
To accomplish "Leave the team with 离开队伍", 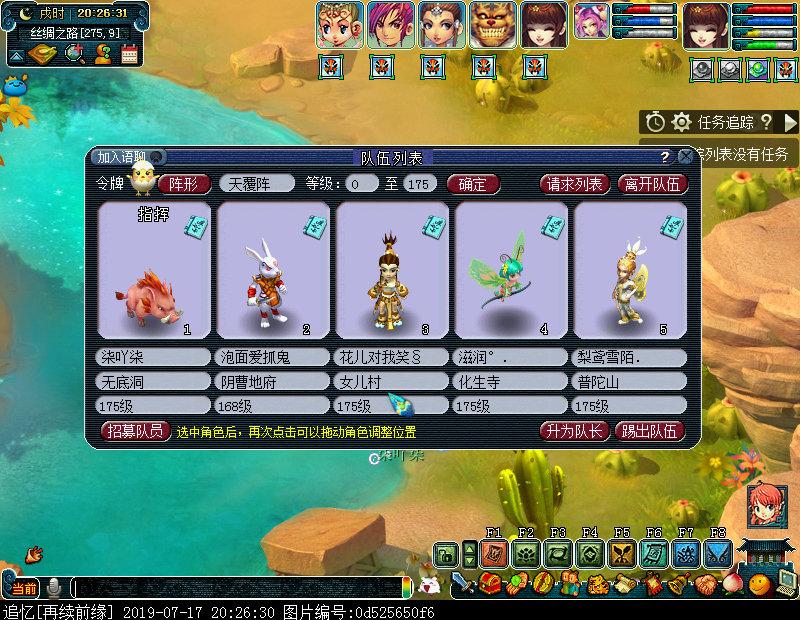I will (x=652, y=184).
